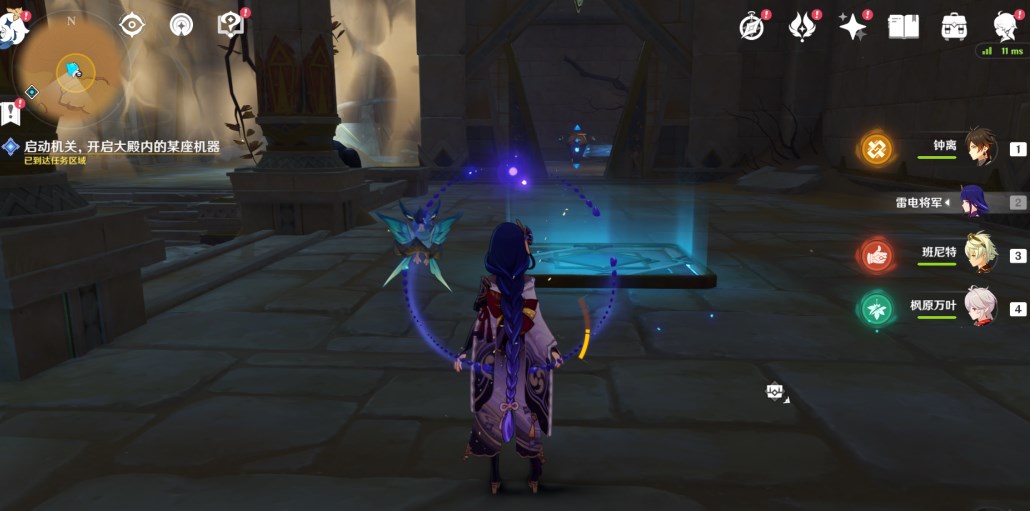This screenshot has height=511, width=1030.
Task: Open the adventurer handbook book icon
Action: 903,27
